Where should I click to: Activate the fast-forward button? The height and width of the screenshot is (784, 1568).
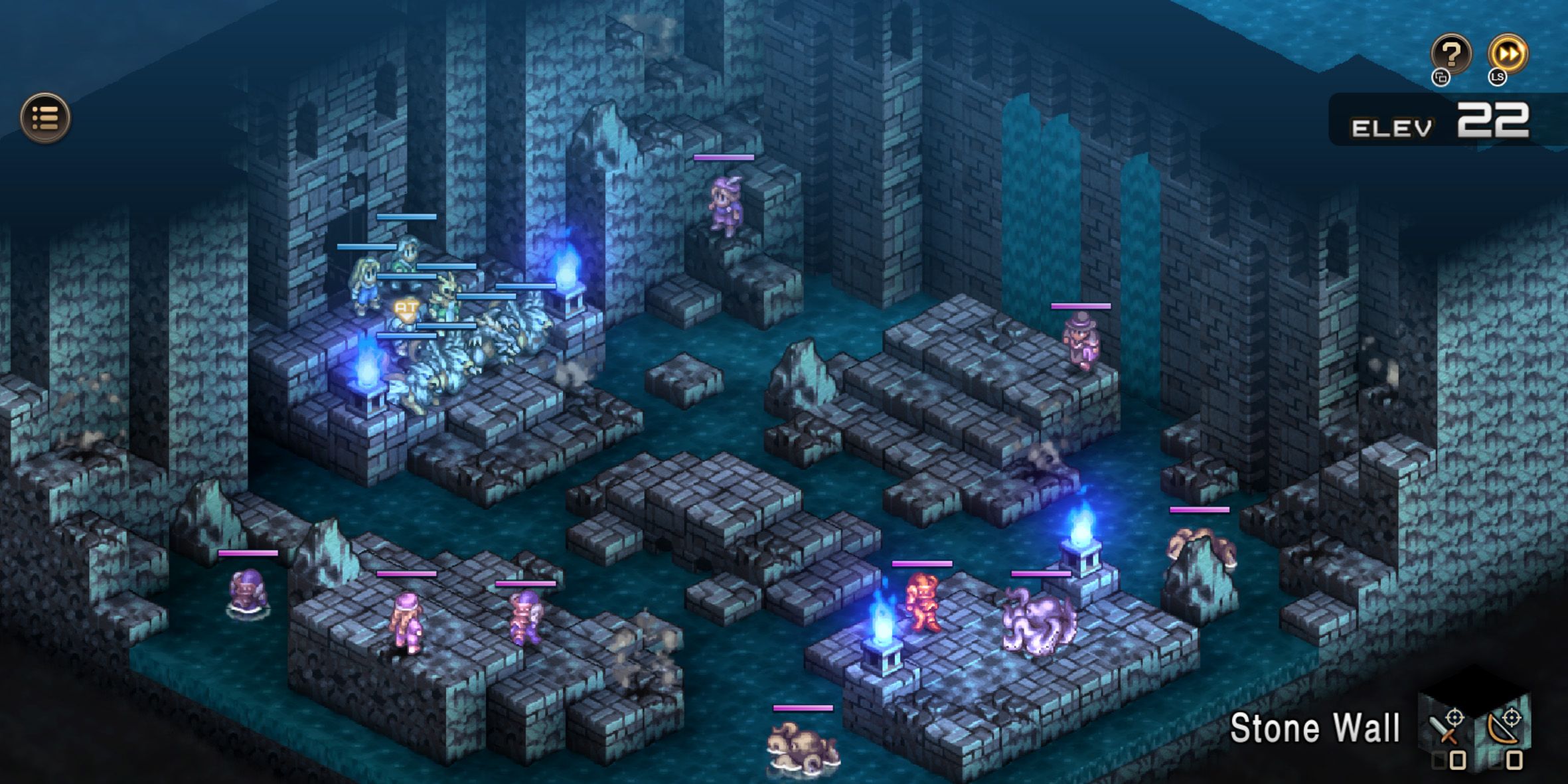[1508, 53]
